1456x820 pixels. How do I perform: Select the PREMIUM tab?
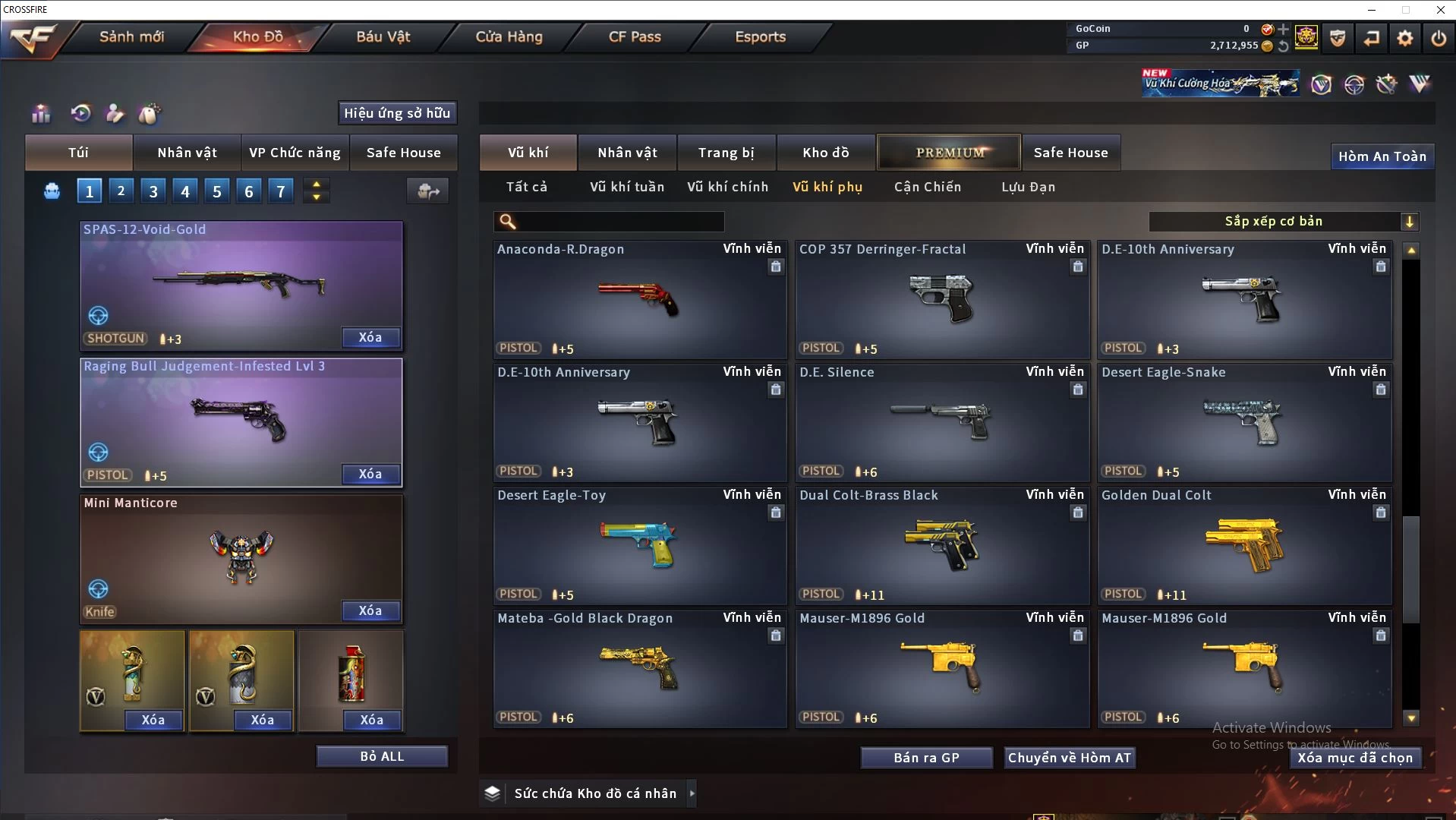pyautogui.click(x=950, y=153)
